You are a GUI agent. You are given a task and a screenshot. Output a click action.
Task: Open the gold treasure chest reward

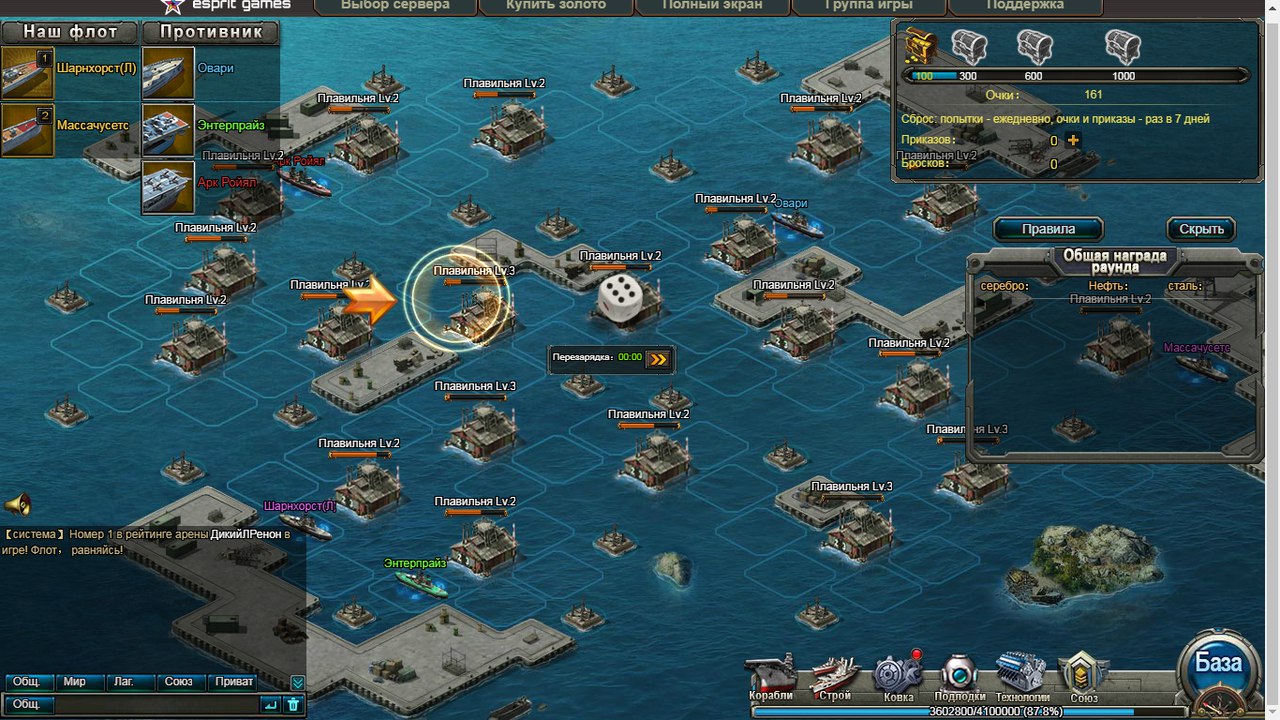920,46
